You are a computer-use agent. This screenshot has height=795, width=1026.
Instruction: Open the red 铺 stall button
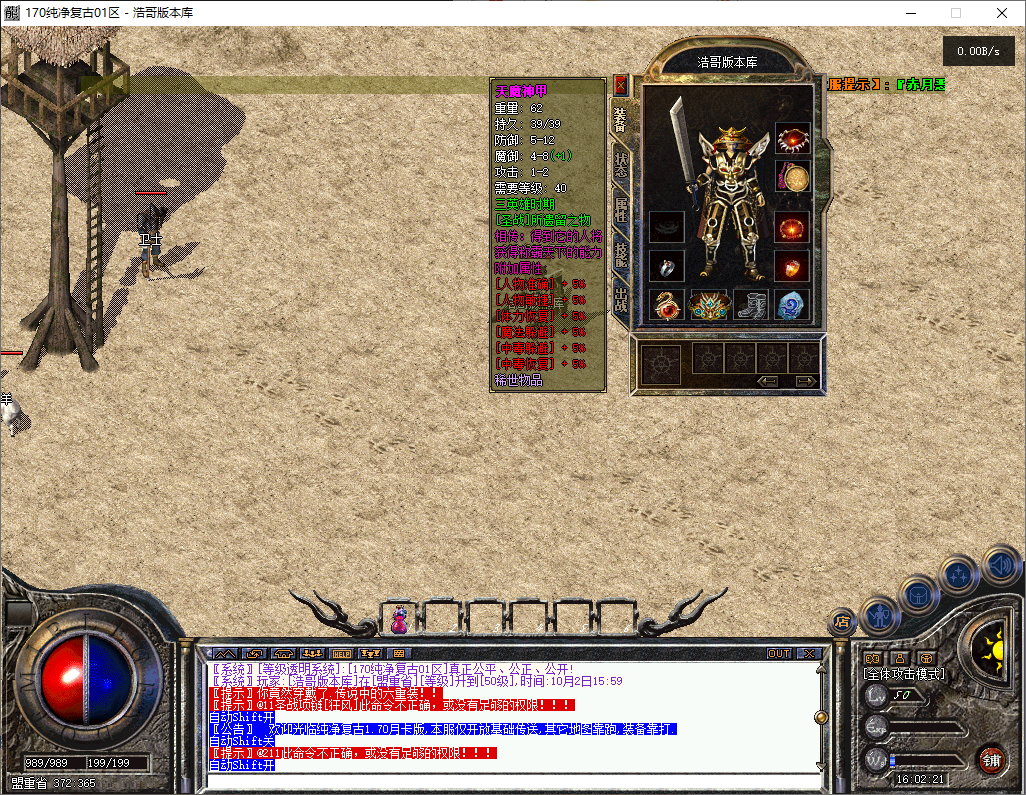point(991,759)
